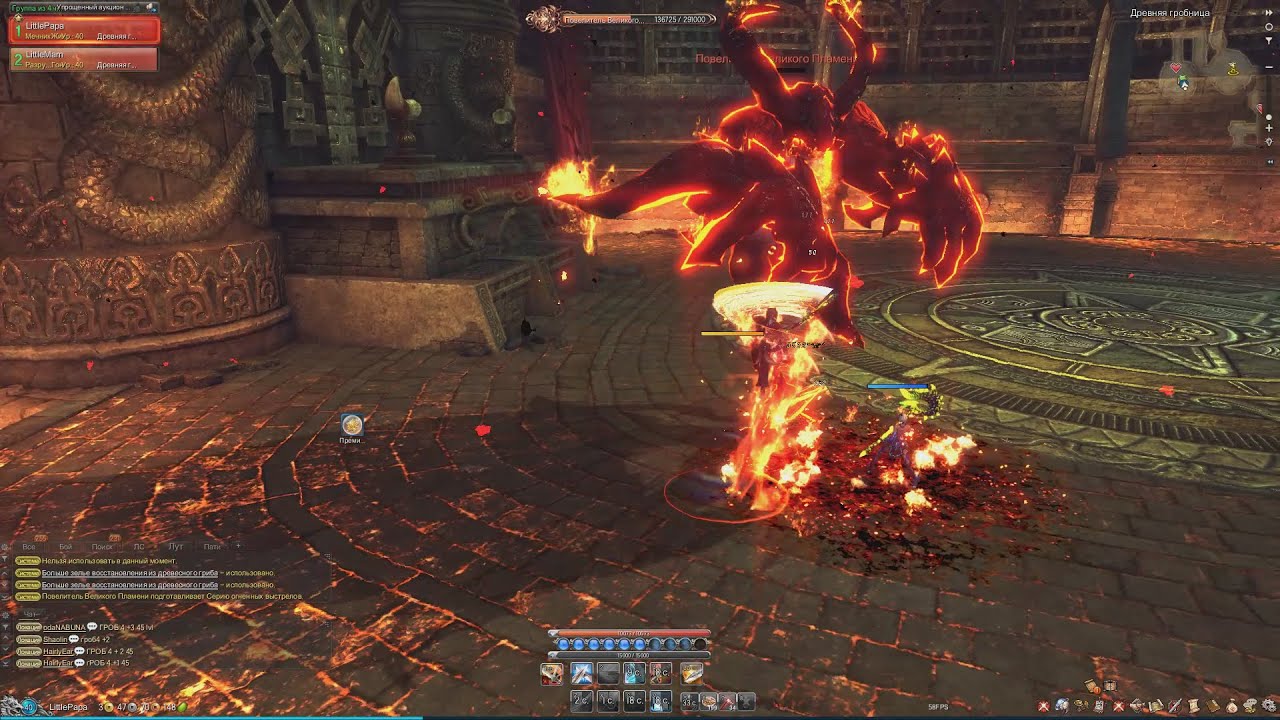This screenshot has height=720, width=1280.
Task: Click Shaolin's name in chat
Action: pyautogui.click(x=55, y=639)
